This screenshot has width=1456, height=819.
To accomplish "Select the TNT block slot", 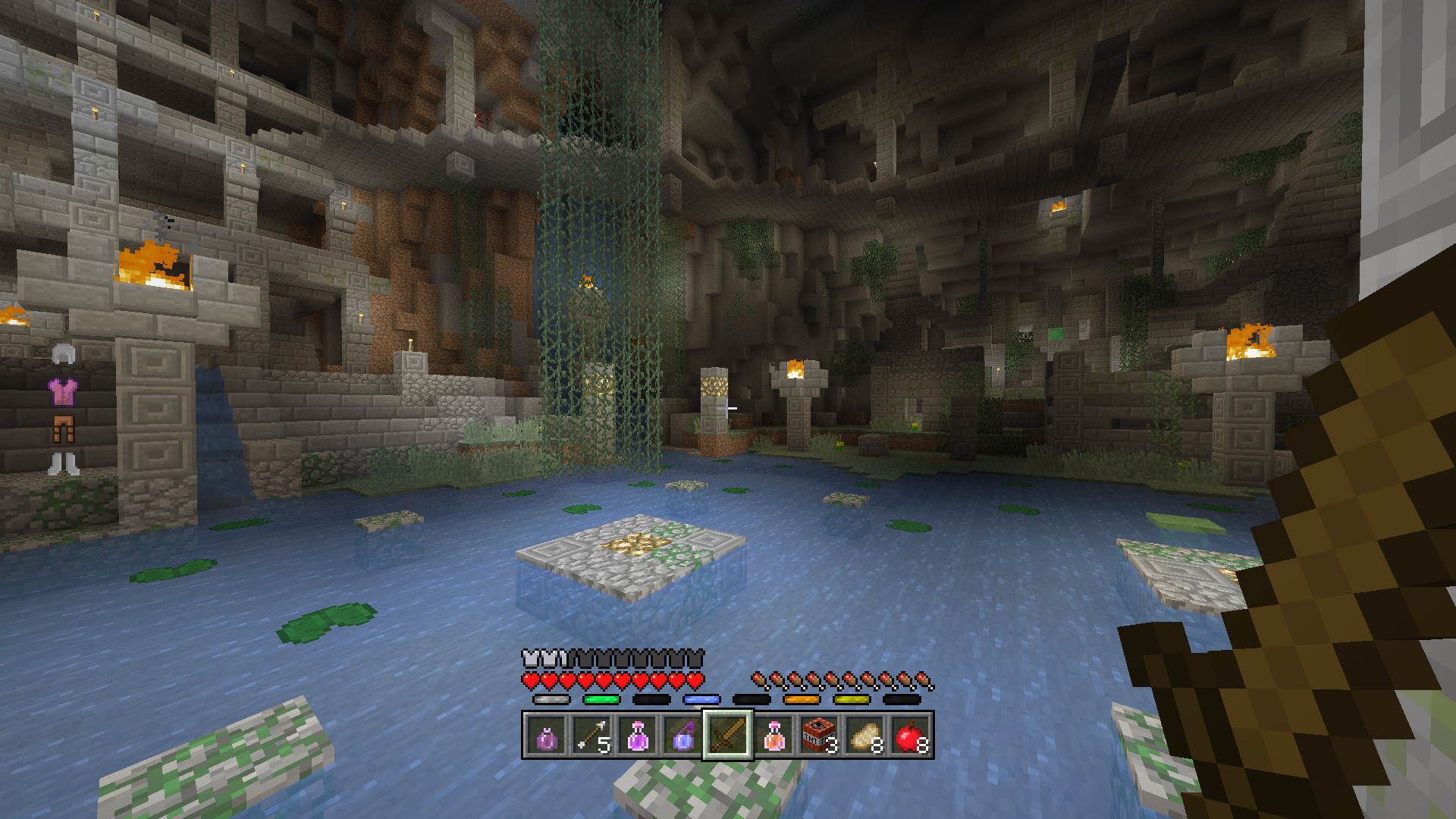I will pyautogui.click(x=819, y=736).
